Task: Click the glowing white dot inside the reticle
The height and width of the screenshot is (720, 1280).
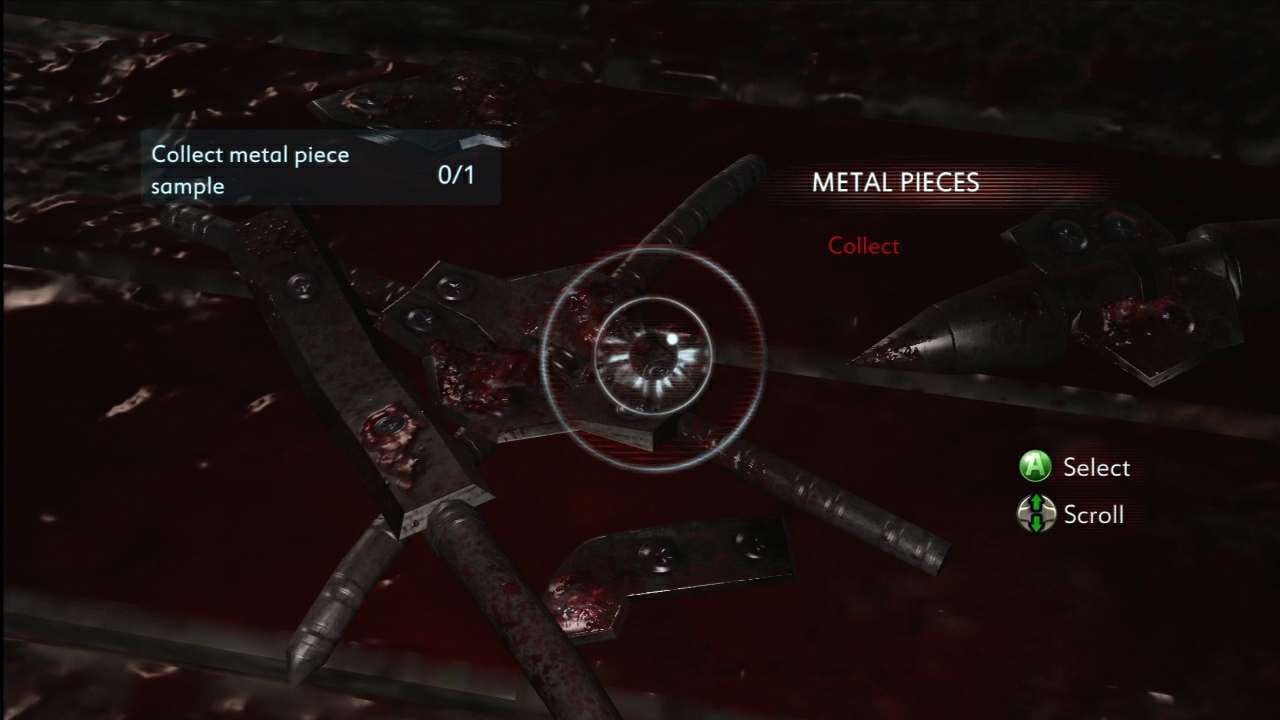Action: [673, 341]
